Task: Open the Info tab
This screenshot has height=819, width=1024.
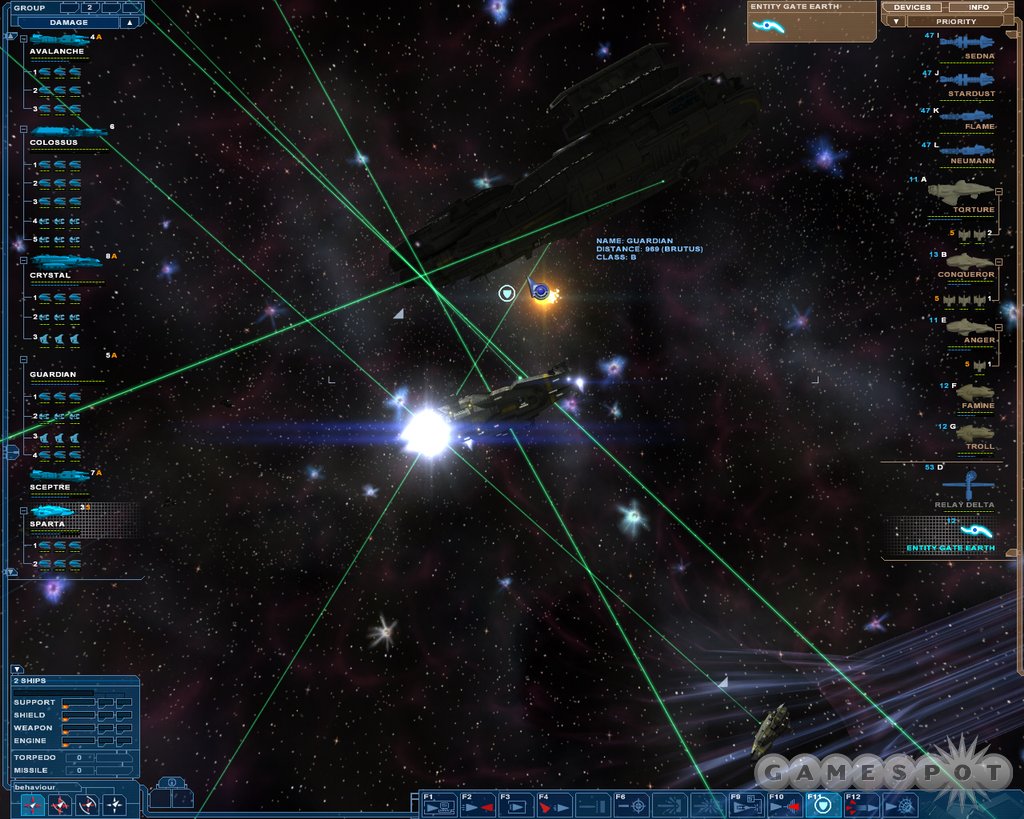Action: (x=978, y=7)
